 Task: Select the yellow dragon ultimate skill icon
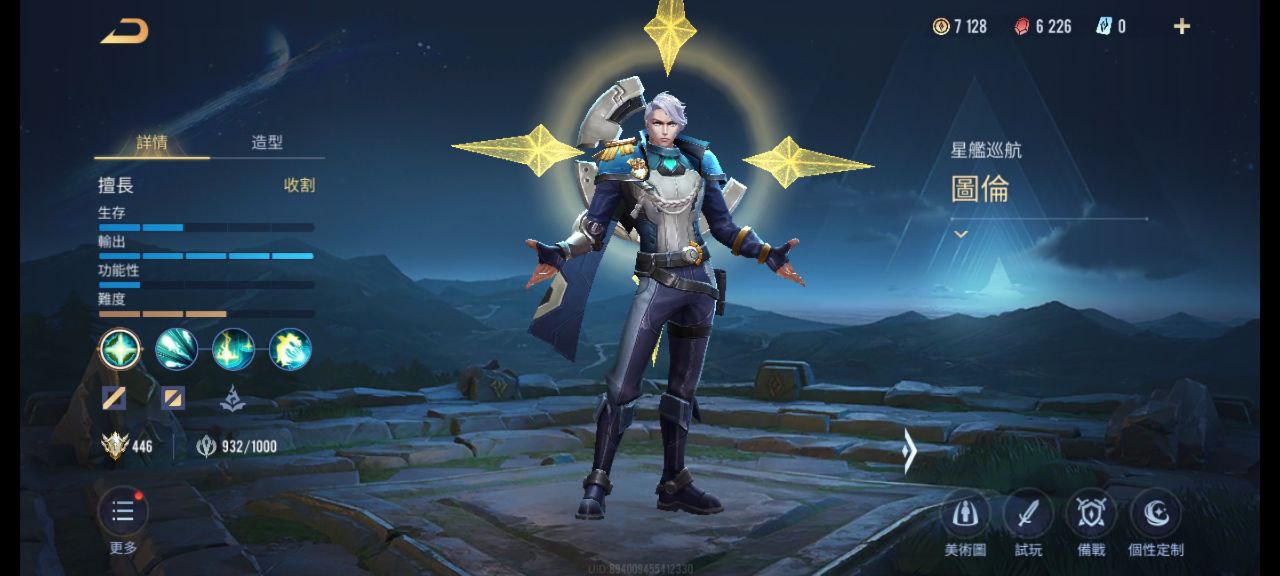tap(290, 349)
